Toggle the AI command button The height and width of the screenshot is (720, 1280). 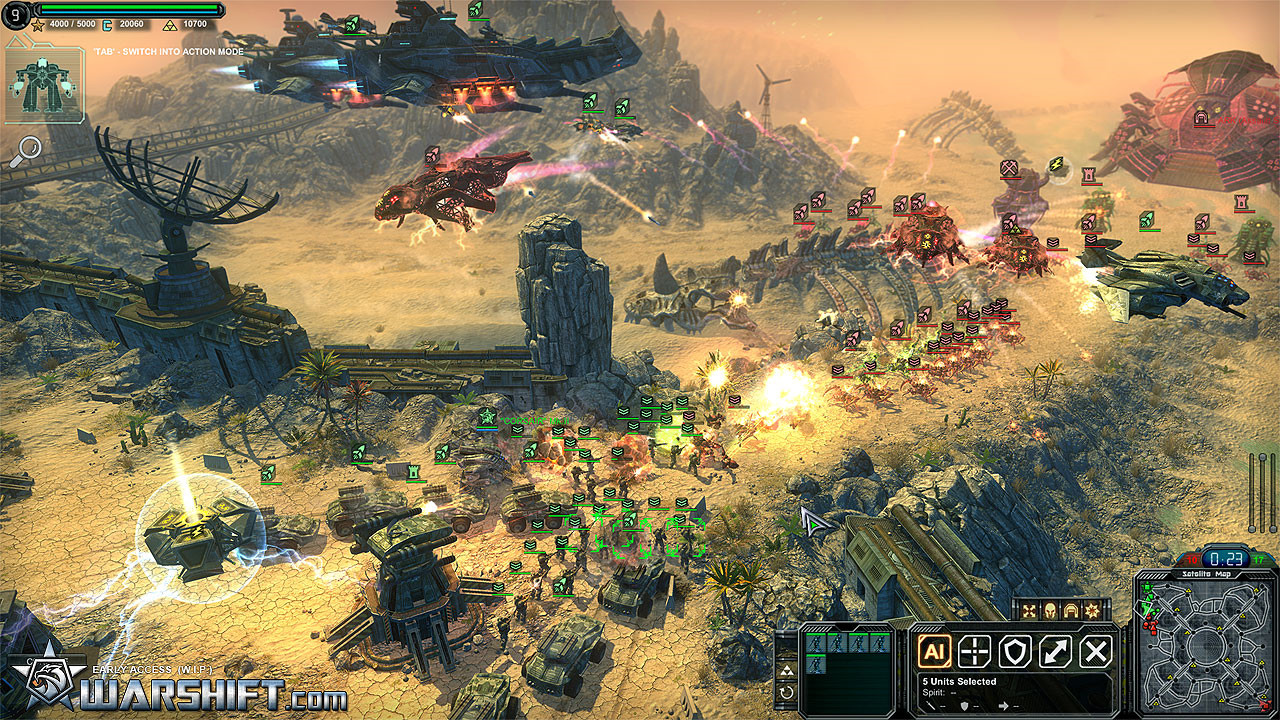coord(934,652)
